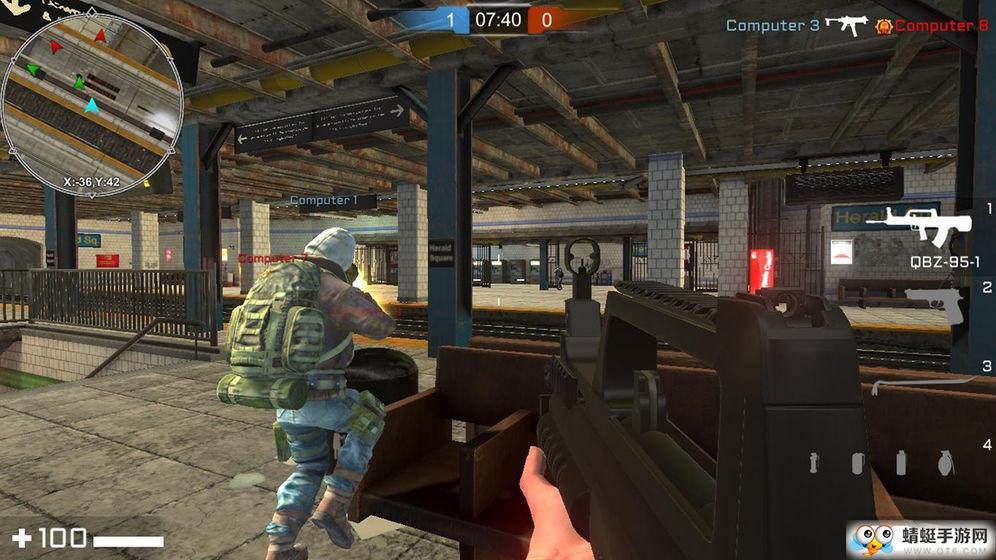Switch to the pistol sidearm slot
The width and height of the screenshot is (996, 560).
pos(932,299)
